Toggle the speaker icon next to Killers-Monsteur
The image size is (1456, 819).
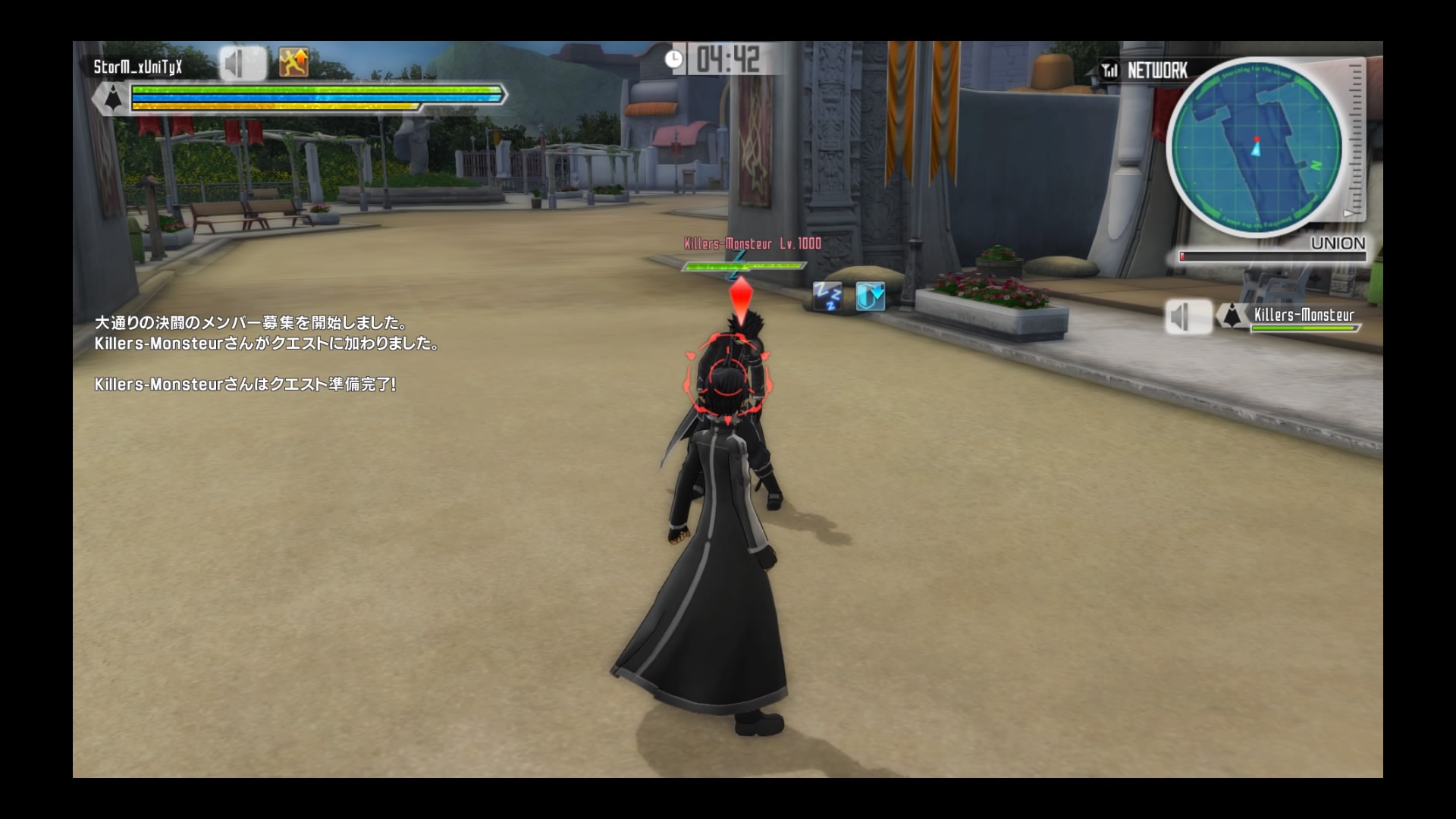1188,317
